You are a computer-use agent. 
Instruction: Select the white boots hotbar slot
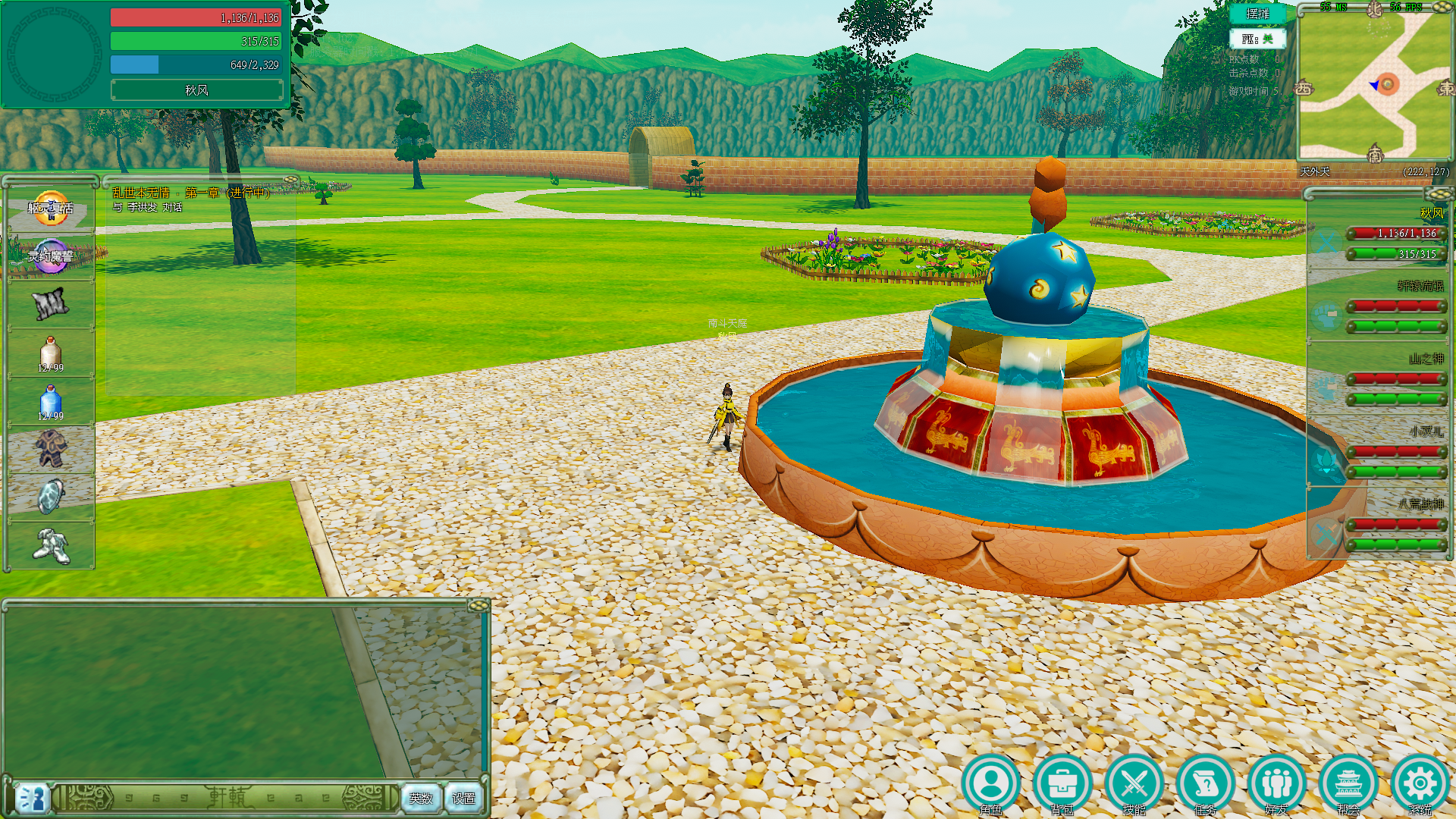(51, 545)
